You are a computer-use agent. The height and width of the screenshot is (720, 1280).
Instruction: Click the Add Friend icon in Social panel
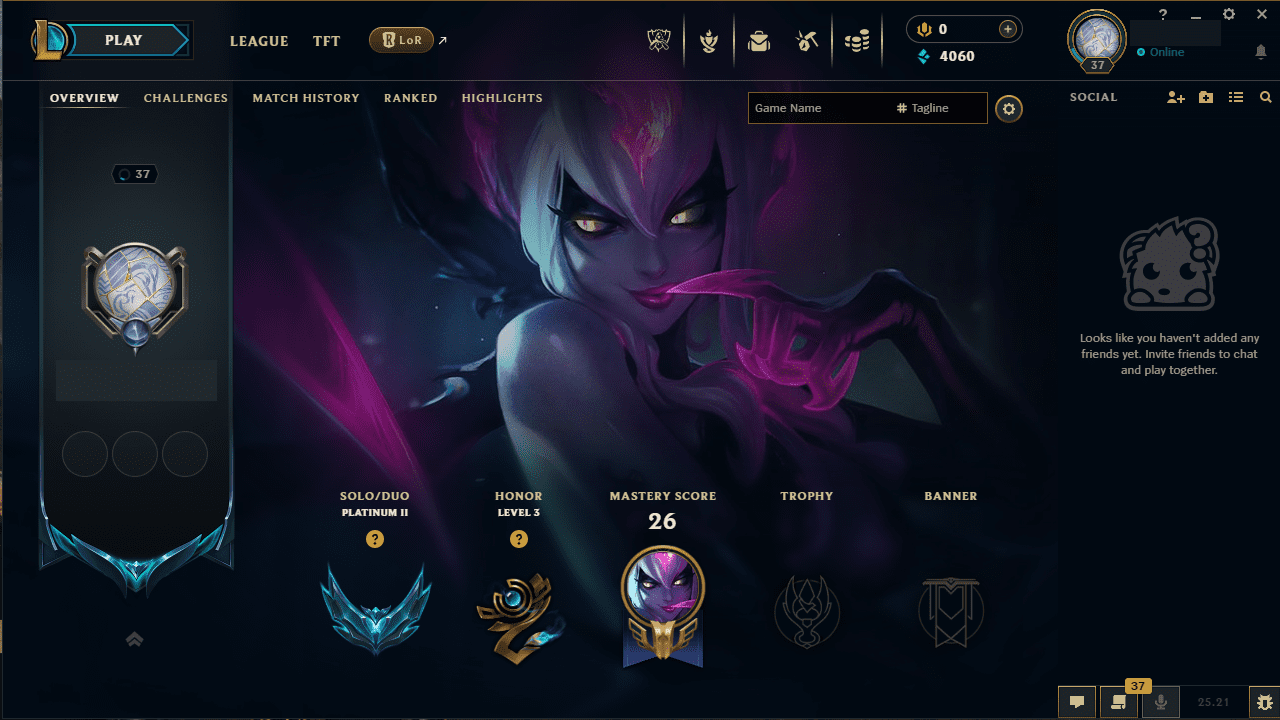point(1176,97)
